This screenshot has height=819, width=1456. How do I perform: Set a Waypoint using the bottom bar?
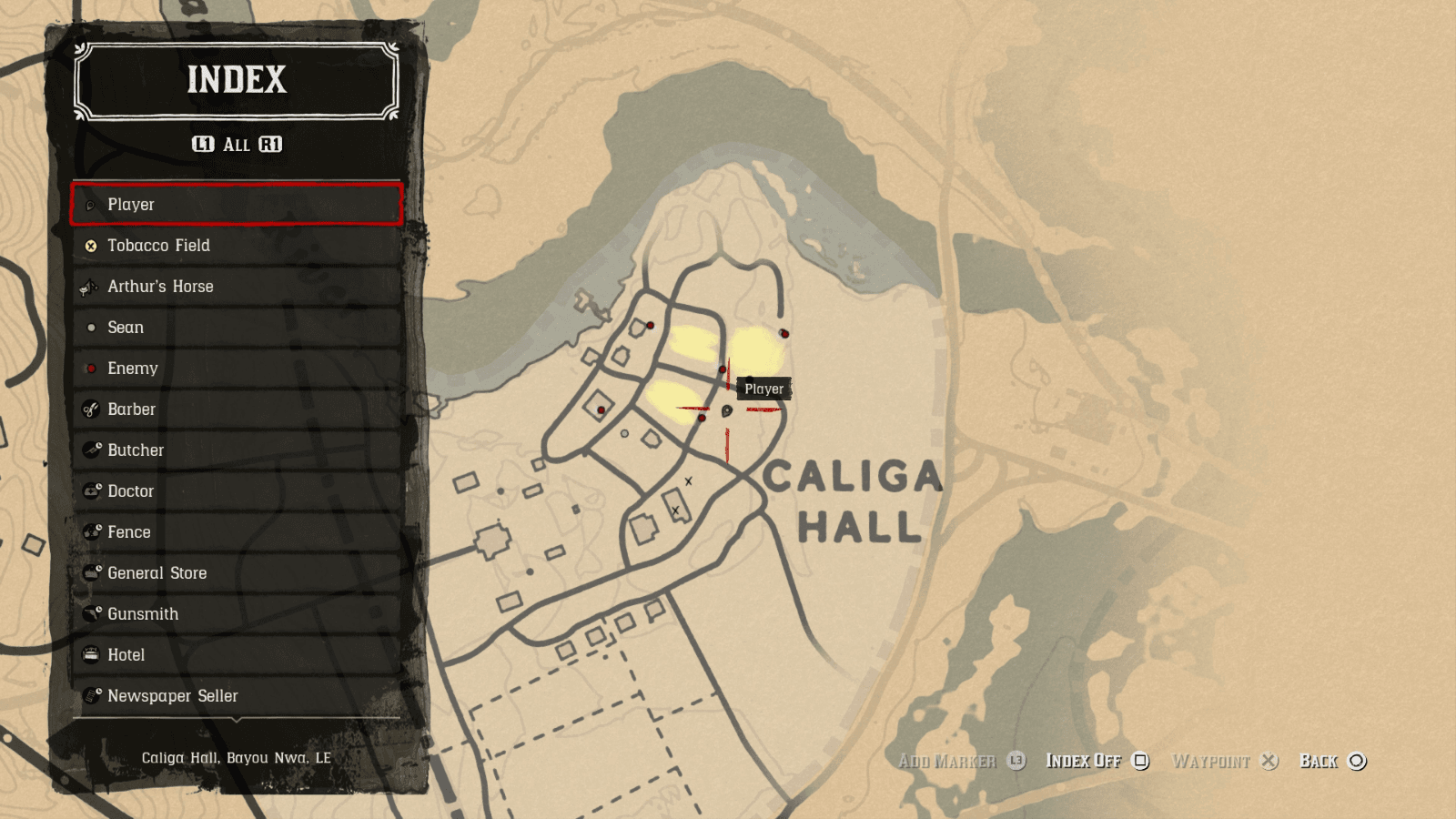tap(1213, 761)
